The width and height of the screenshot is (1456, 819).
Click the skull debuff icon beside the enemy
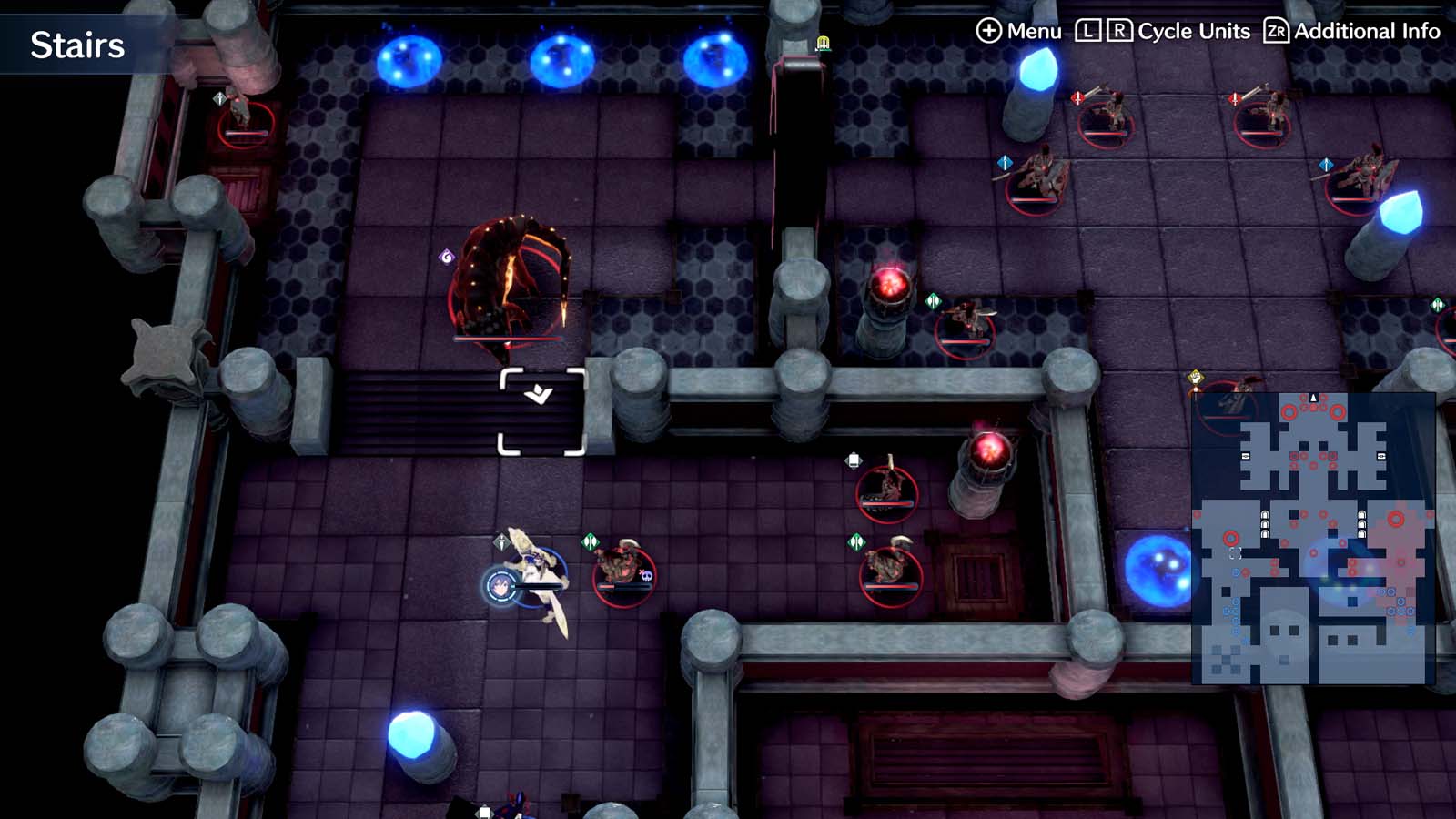click(x=647, y=573)
